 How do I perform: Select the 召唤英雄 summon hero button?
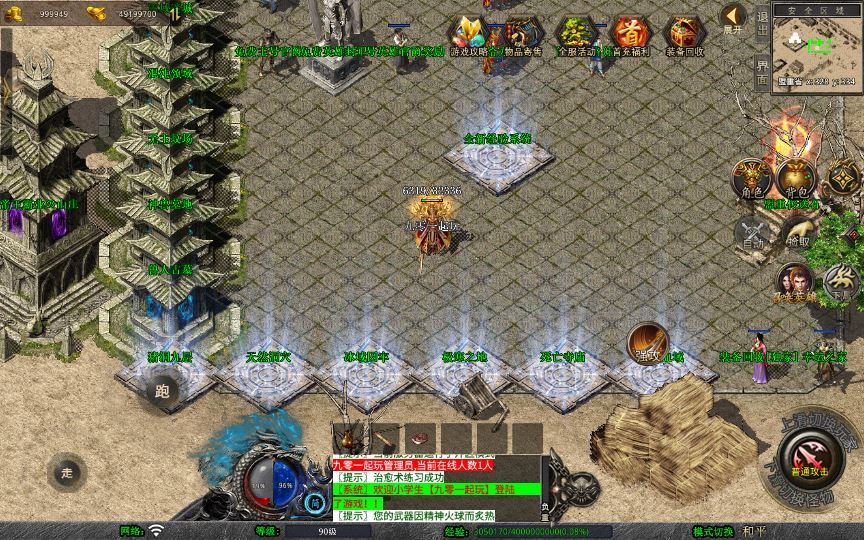pos(794,281)
